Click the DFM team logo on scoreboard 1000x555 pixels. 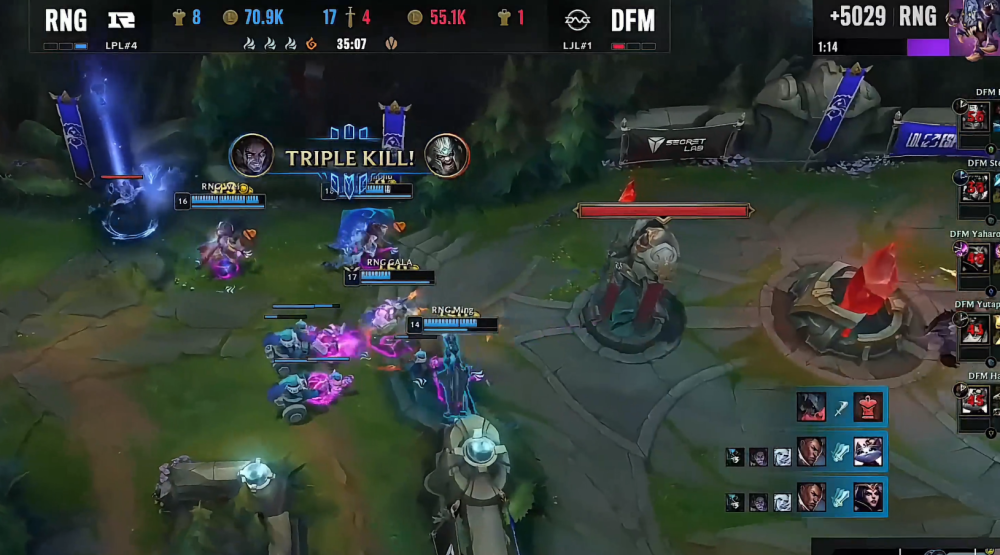(x=575, y=20)
